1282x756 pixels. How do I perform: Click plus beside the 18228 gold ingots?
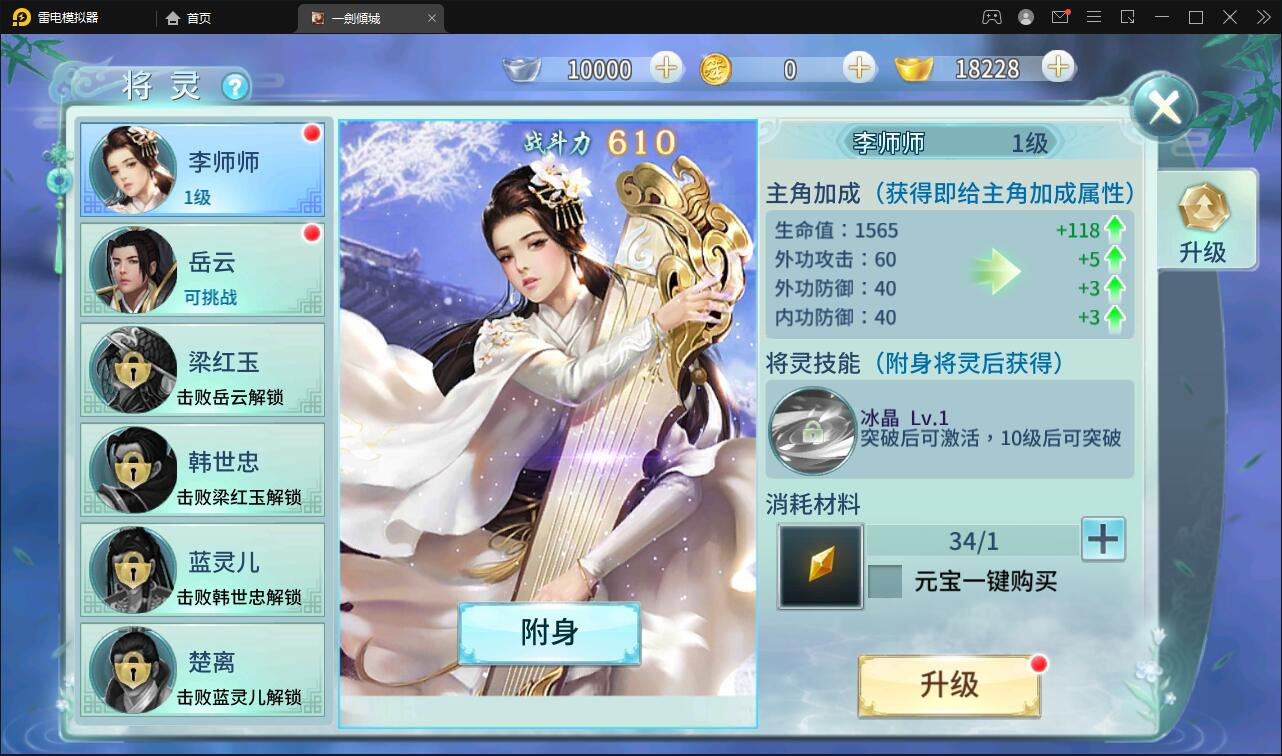[x=1057, y=69]
